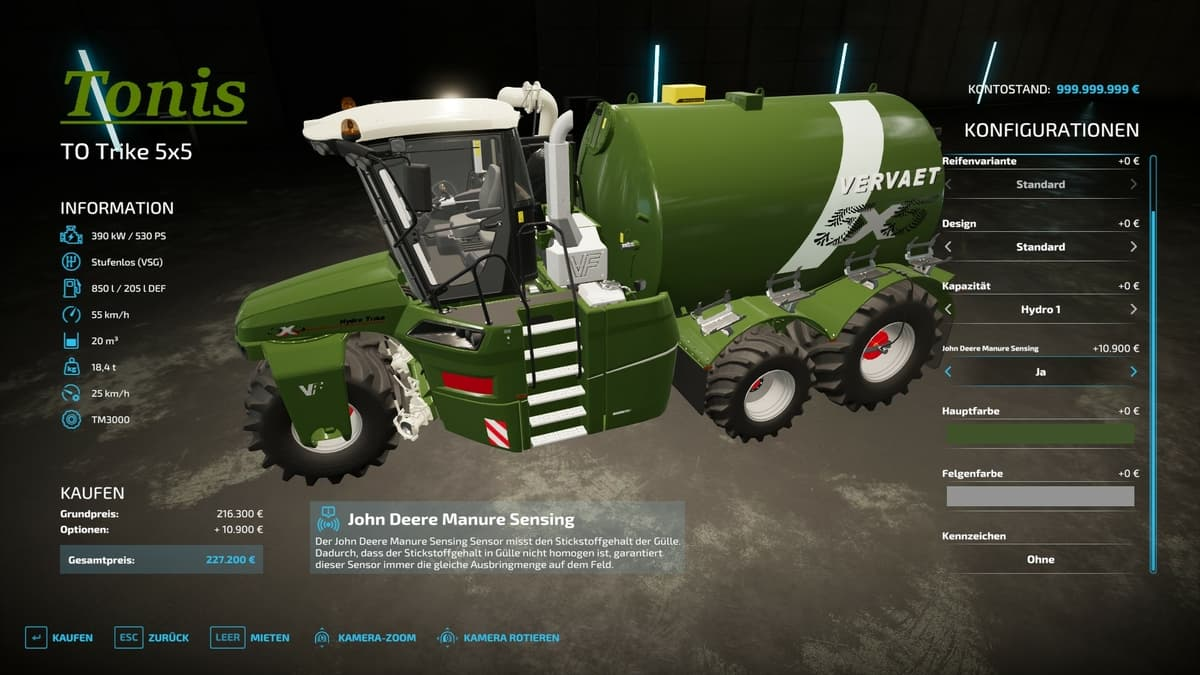Select the Kennzeichen option row

coord(1040,560)
